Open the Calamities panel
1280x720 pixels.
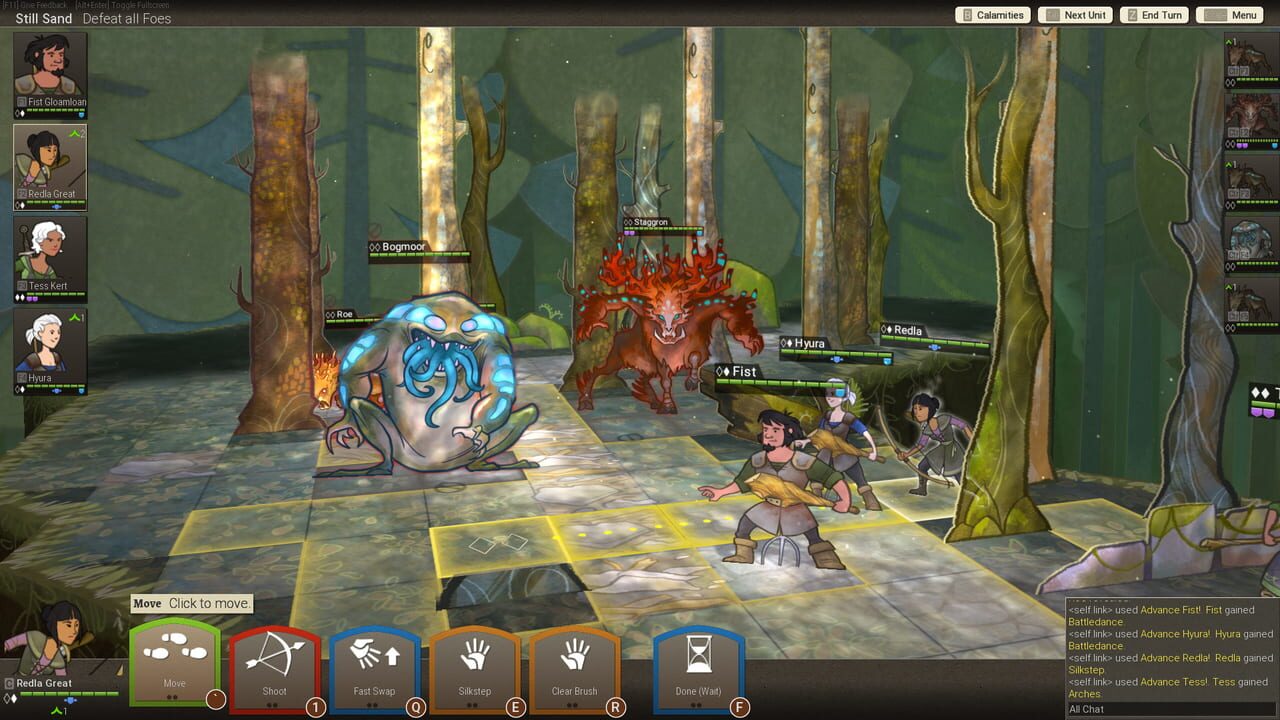click(993, 15)
